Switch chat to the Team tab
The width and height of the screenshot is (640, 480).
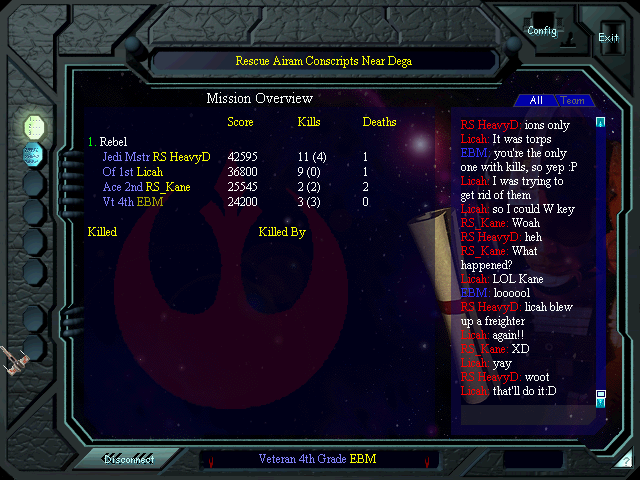point(572,100)
